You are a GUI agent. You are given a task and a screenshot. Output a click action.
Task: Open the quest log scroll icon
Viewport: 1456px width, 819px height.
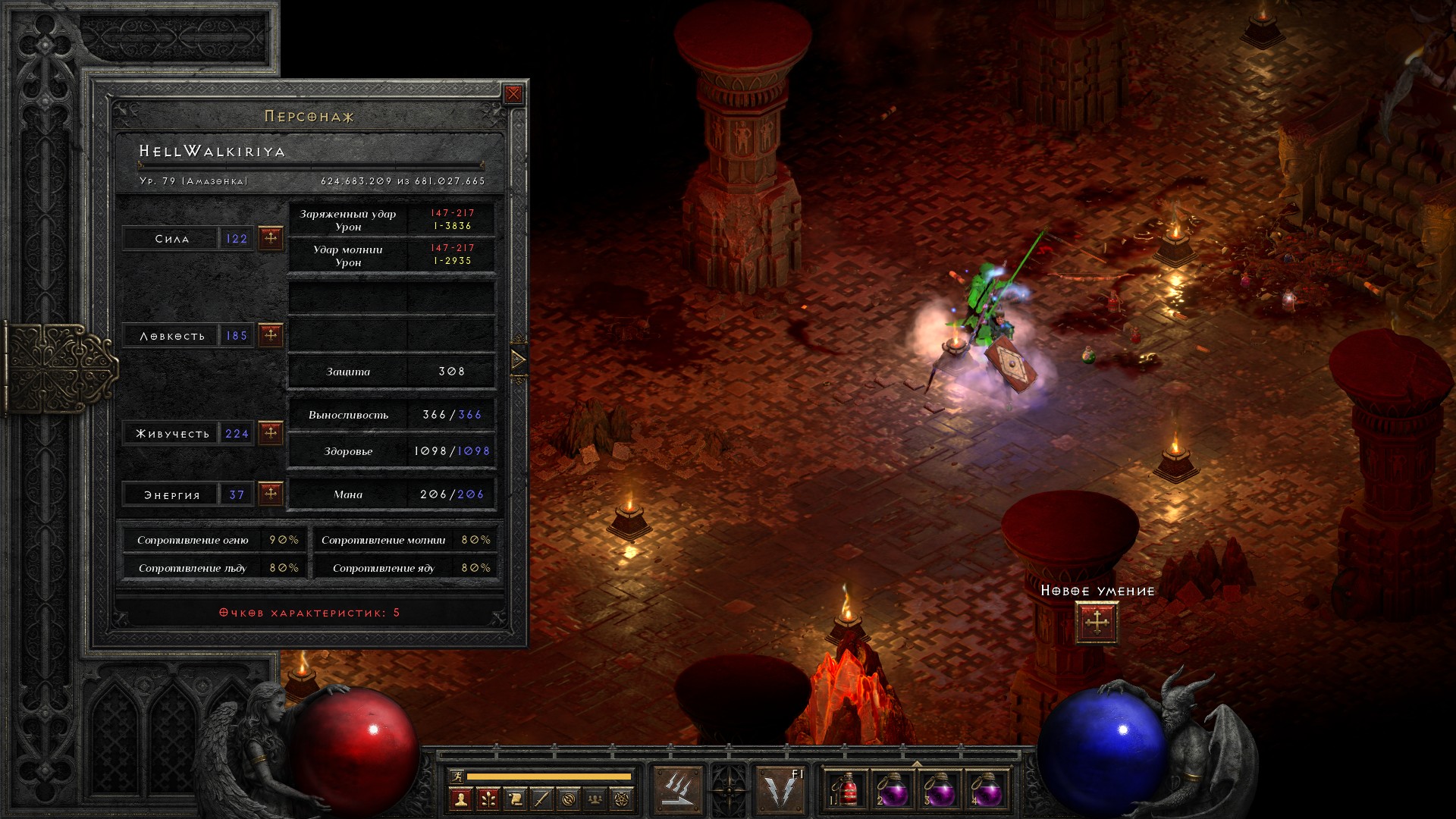point(515,799)
